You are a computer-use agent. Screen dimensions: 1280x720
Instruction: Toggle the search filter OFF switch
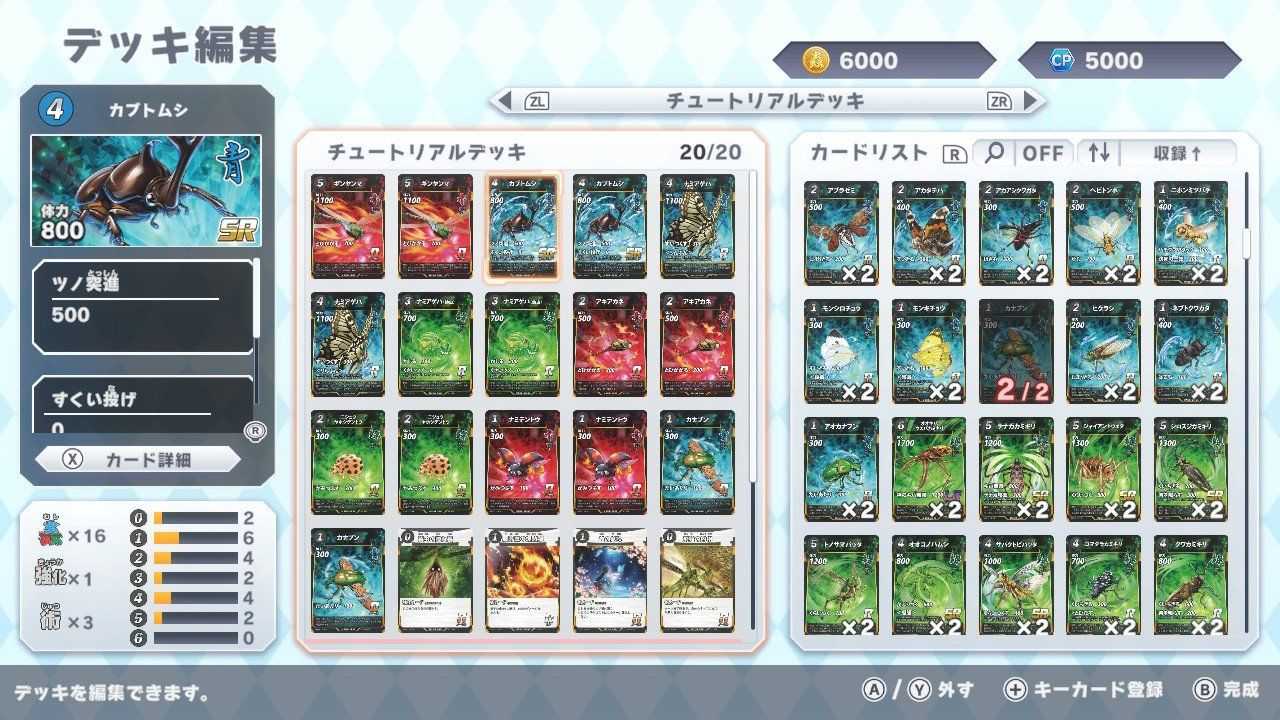(x=1044, y=152)
